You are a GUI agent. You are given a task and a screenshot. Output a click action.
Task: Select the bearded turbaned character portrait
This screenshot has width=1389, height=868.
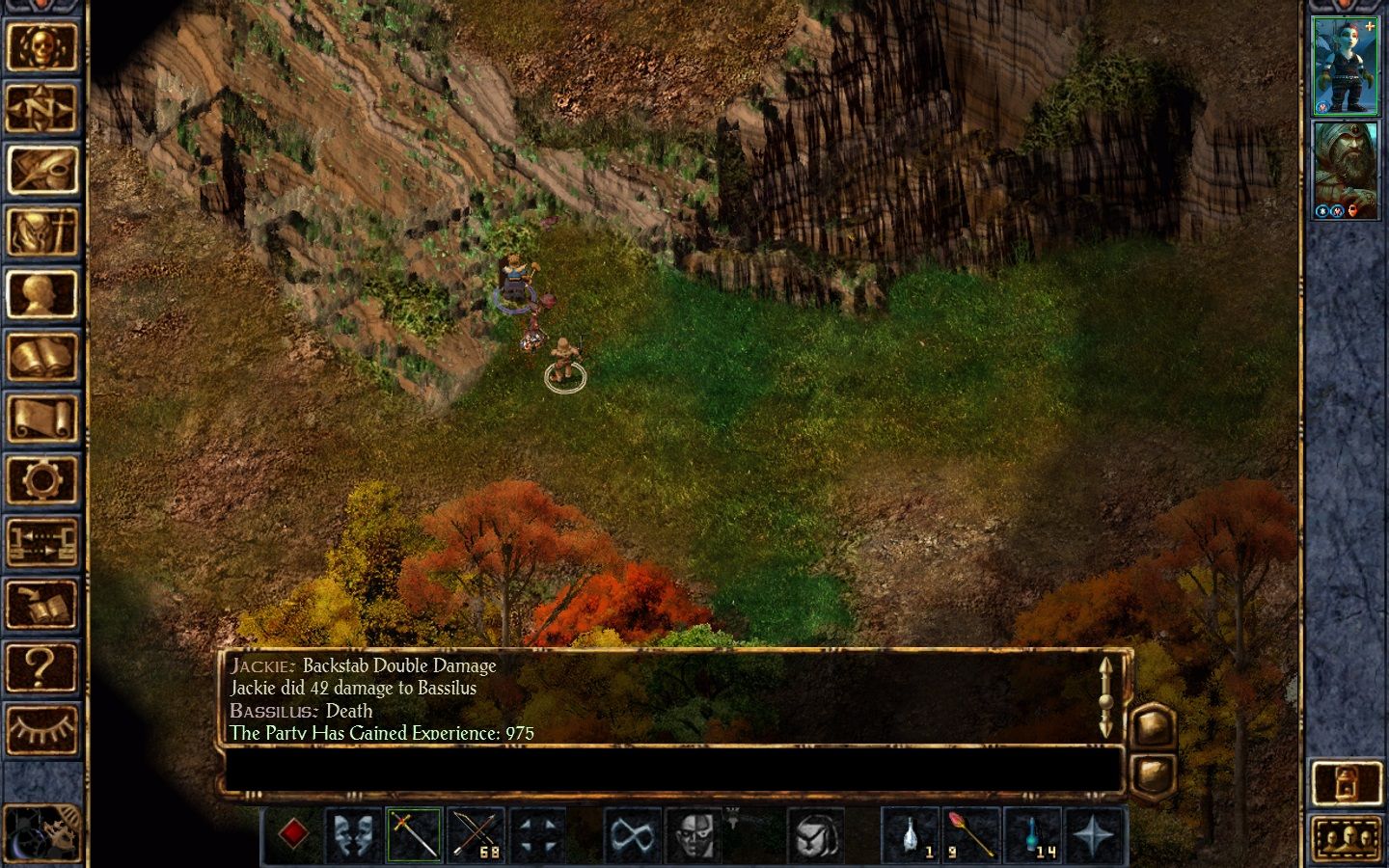pyautogui.click(x=1346, y=170)
